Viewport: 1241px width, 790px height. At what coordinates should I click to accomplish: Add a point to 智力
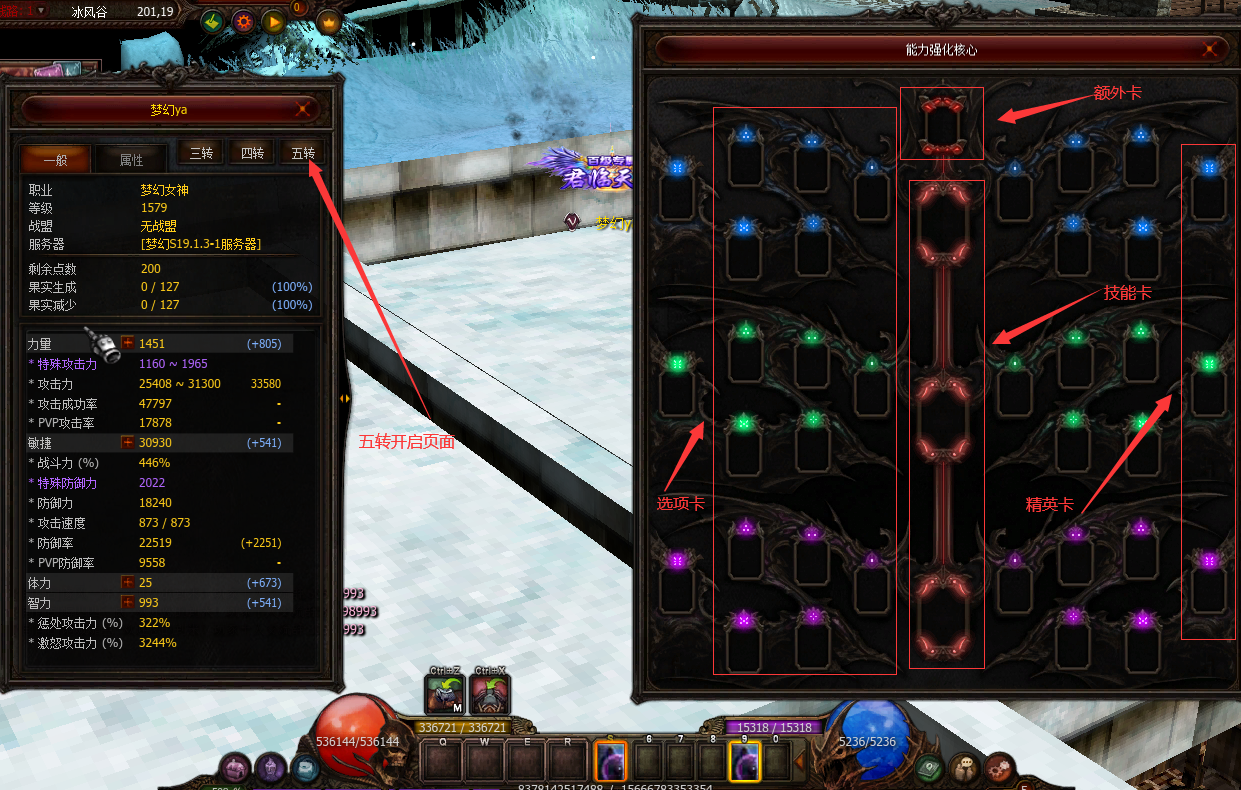point(127,602)
